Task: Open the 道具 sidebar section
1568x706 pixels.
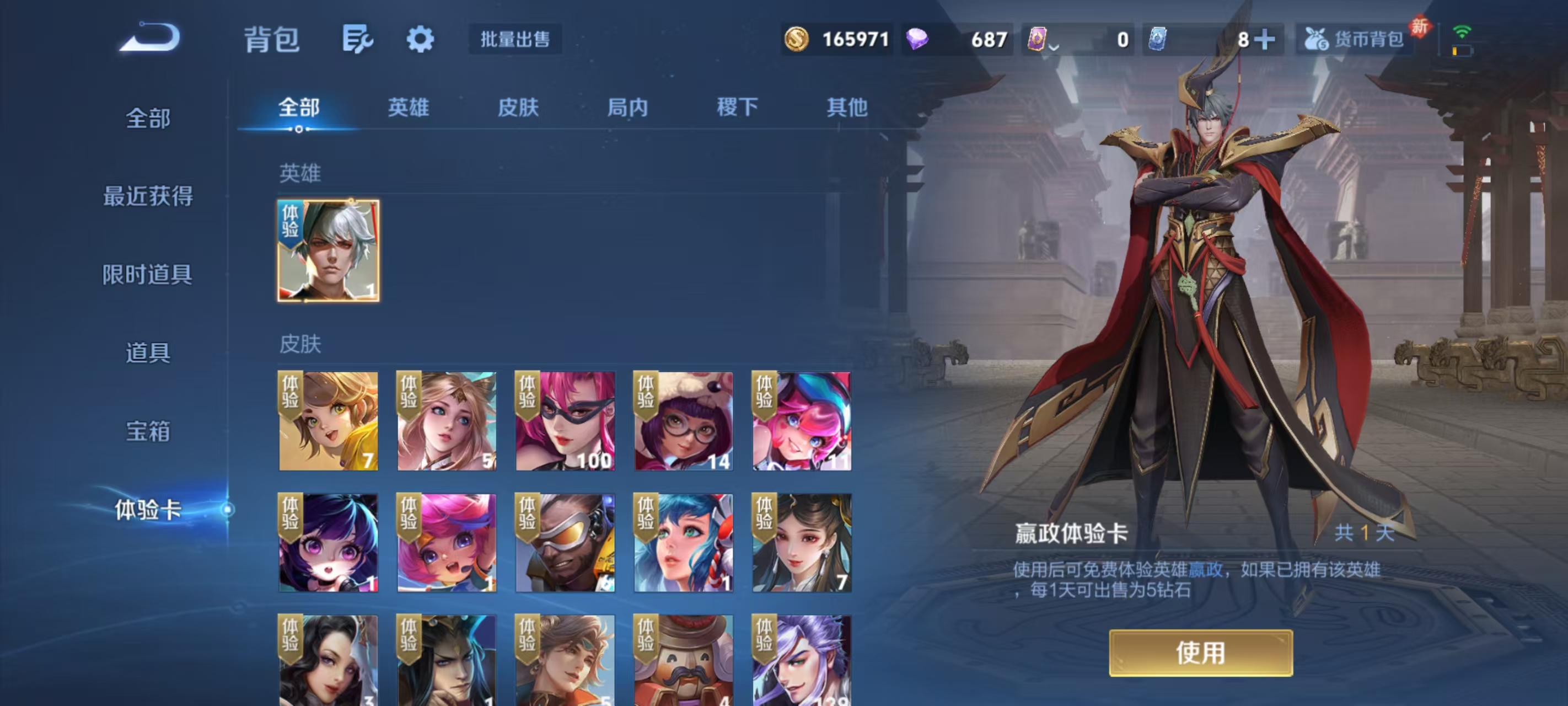Action: click(x=148, y=354)
